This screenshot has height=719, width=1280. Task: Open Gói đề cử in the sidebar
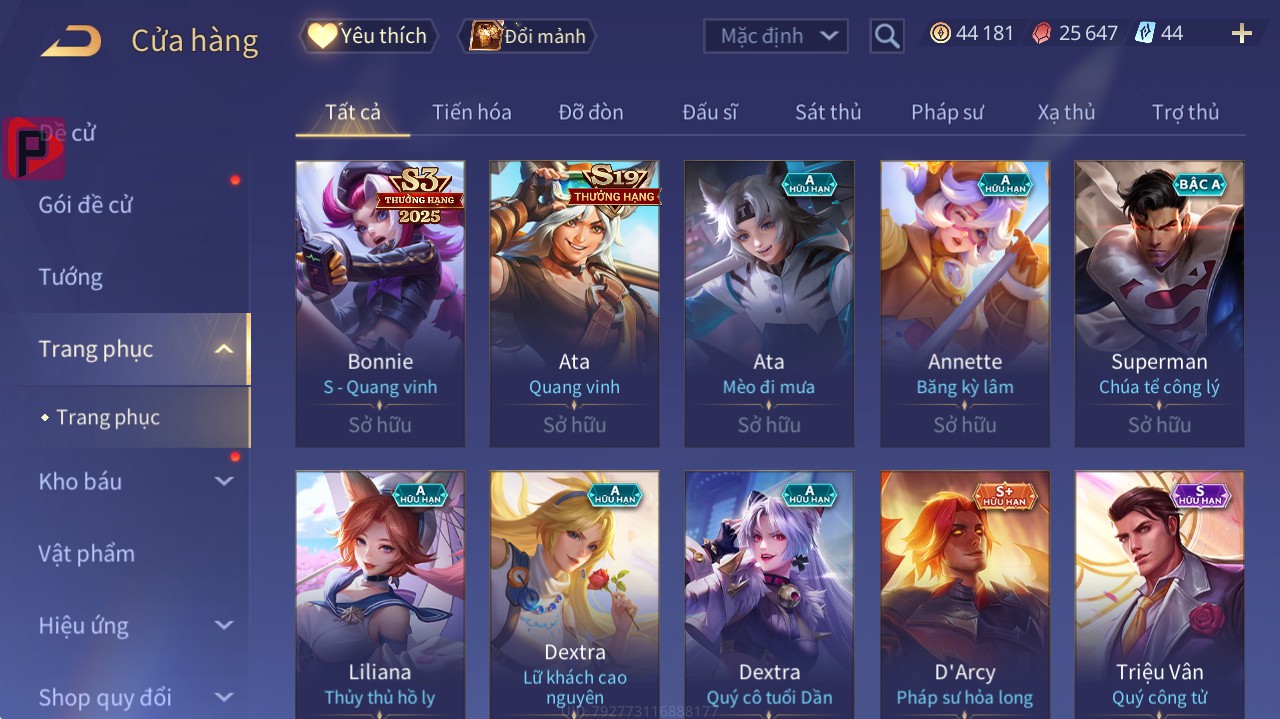86,205
